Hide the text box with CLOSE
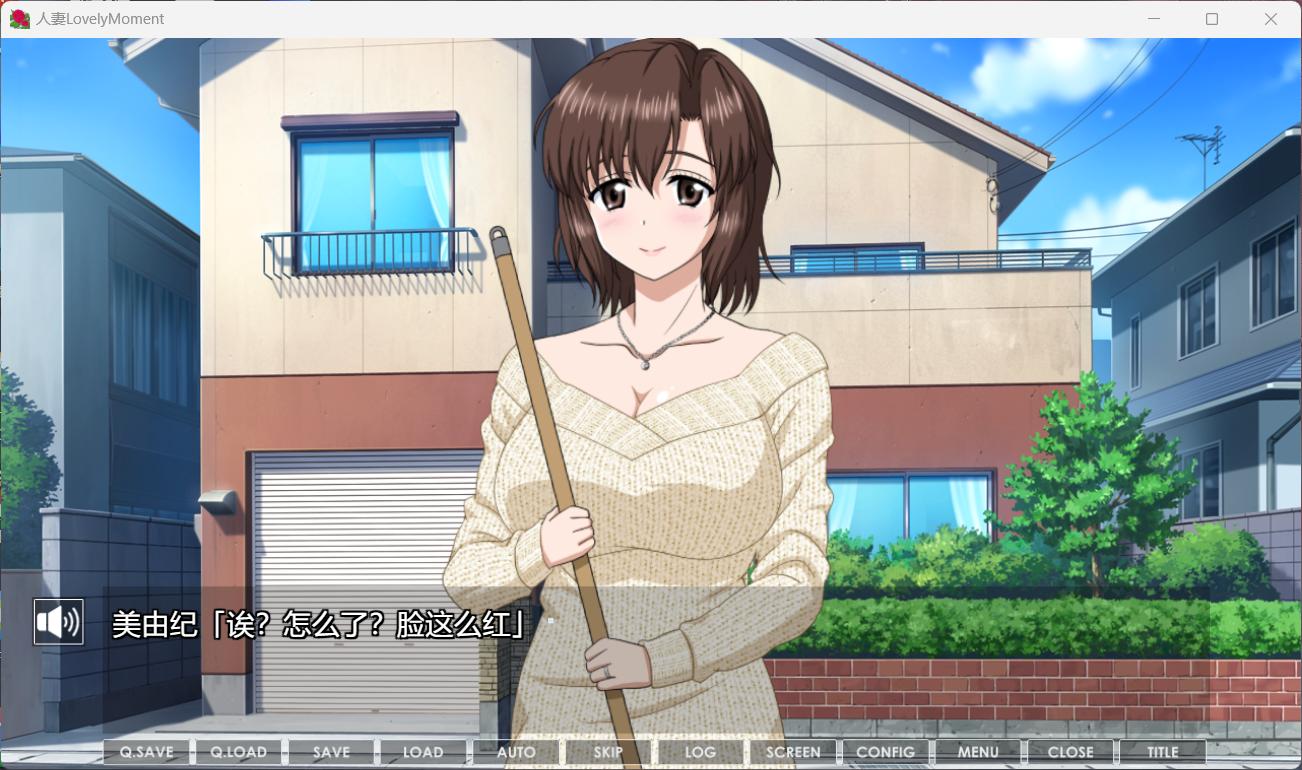The width and height of the screenshot is (1302, 770). (x=1070, y=752)
